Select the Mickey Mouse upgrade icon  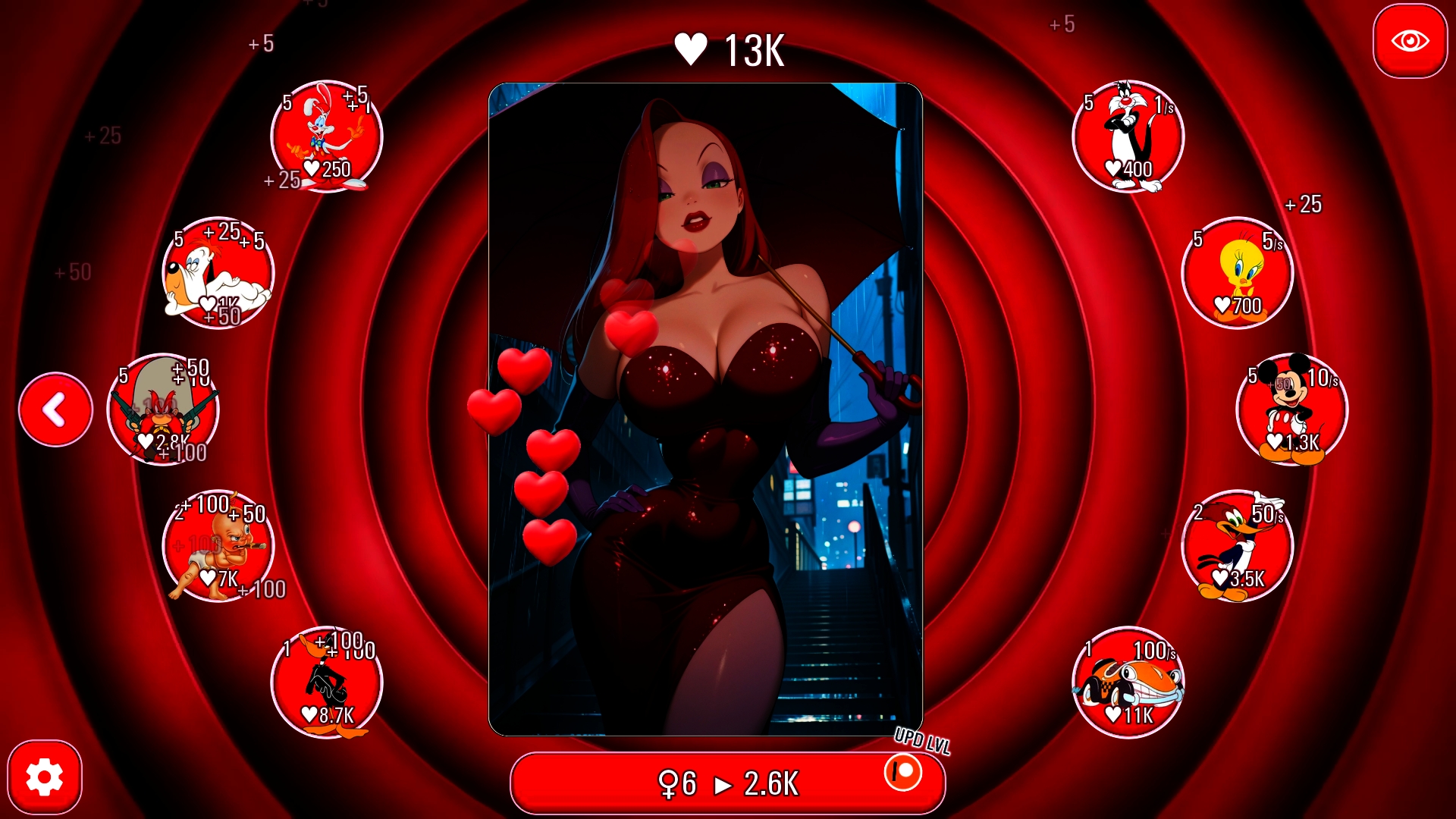[x=1292, y=410]
